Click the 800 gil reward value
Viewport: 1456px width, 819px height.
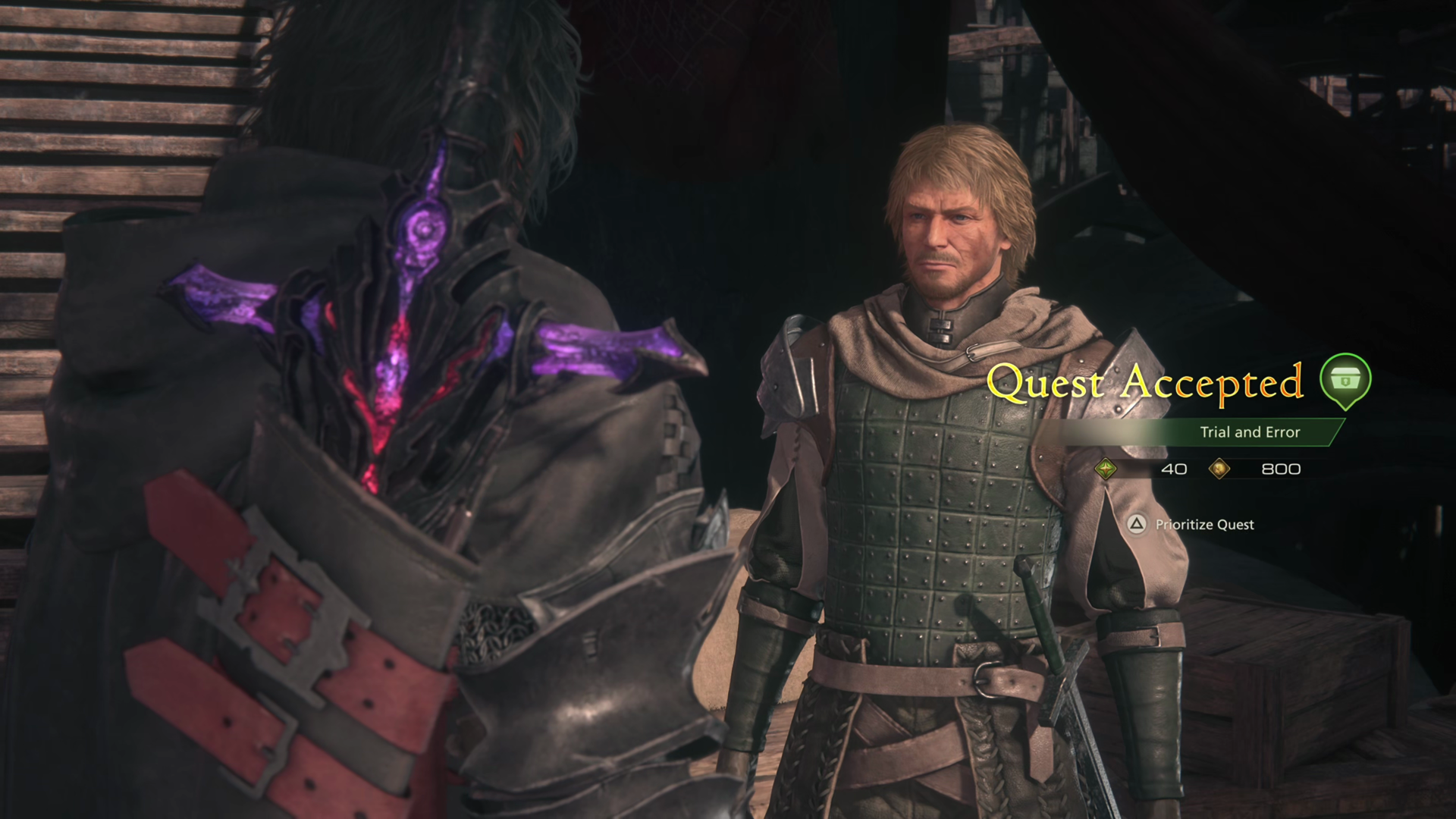point(1280,469)
